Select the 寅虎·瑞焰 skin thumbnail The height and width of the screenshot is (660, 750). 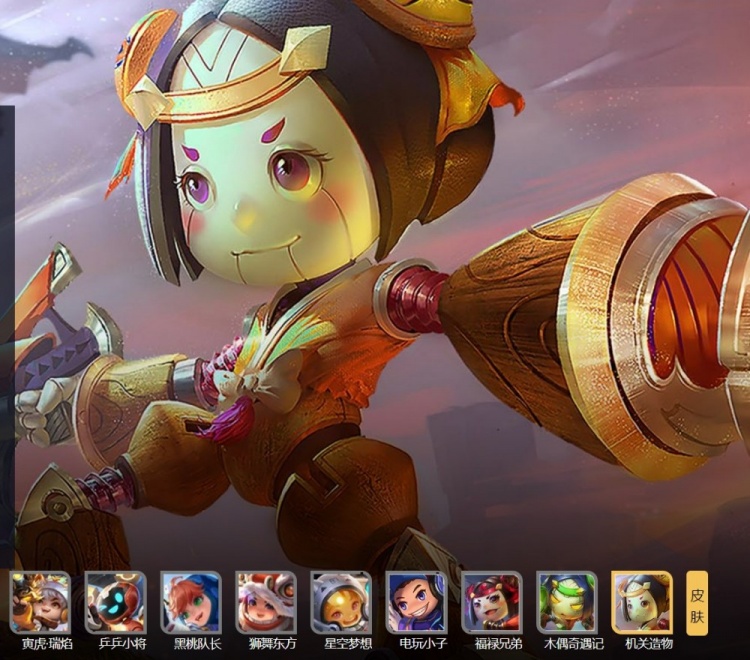41,602
